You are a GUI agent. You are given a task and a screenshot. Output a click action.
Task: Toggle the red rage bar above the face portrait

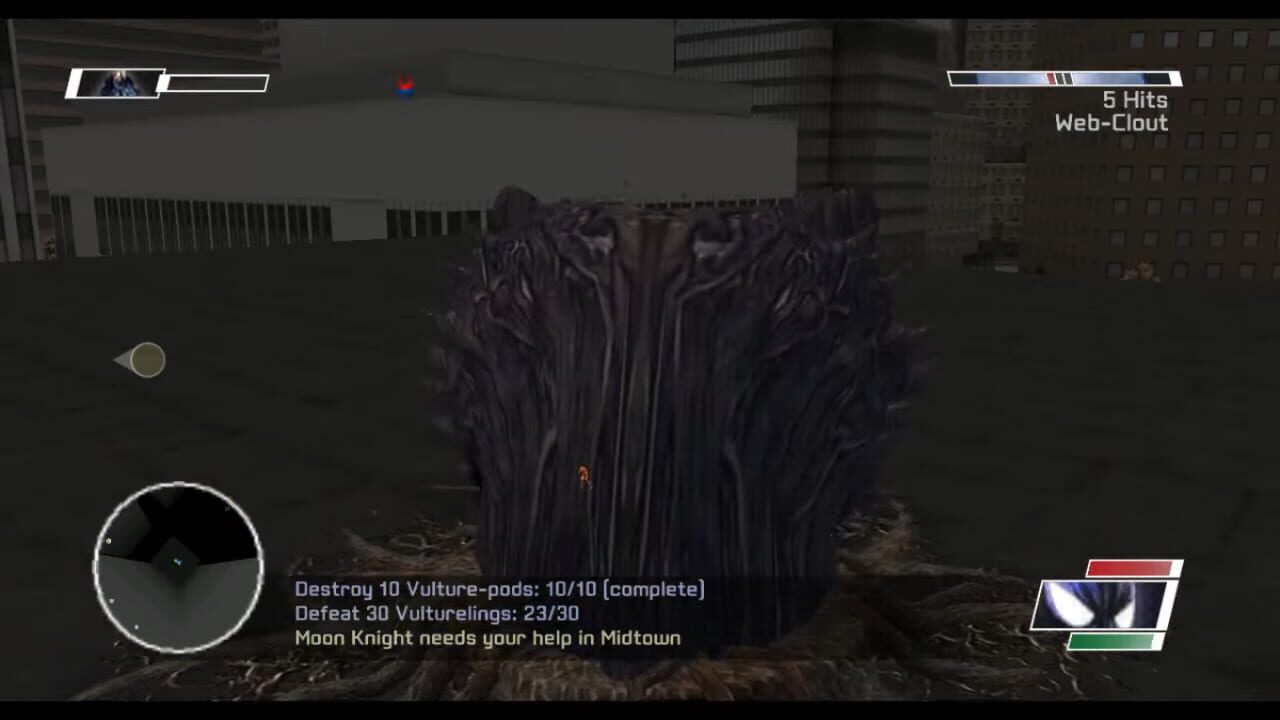1128,567
